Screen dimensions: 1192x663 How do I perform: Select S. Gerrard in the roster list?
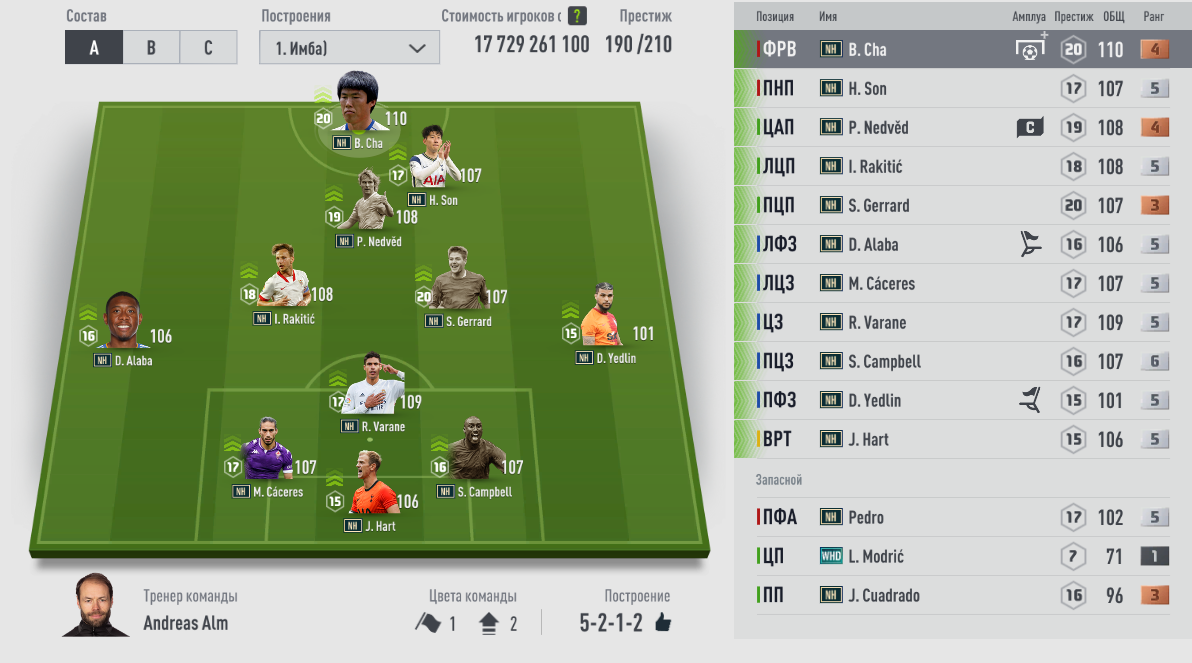click(960, 206)
